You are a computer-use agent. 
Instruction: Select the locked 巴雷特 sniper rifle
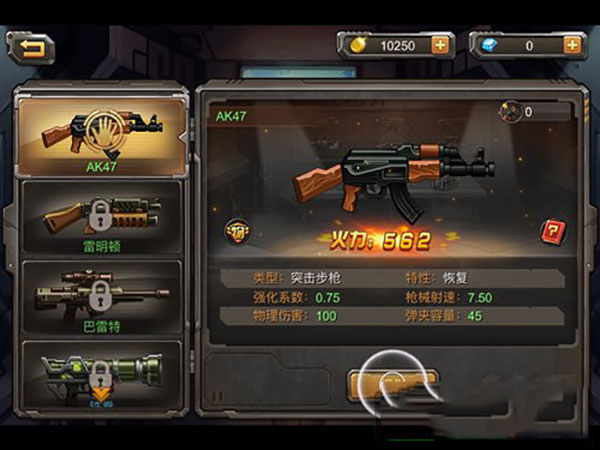(101, 297)
